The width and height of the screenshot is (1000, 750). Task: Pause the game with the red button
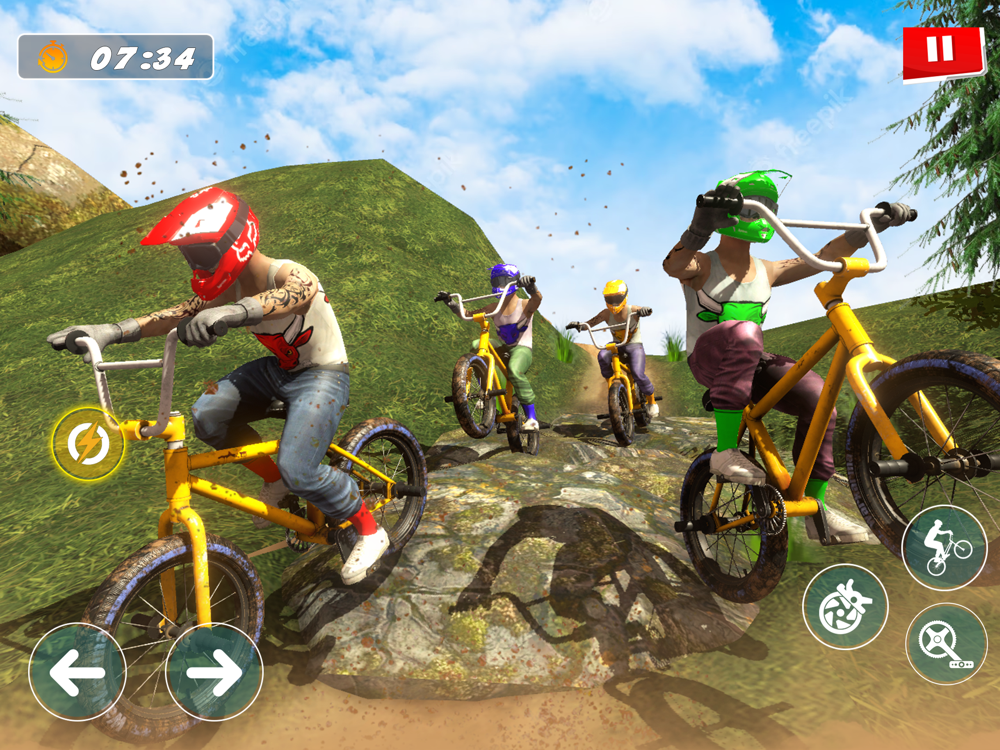943,52
